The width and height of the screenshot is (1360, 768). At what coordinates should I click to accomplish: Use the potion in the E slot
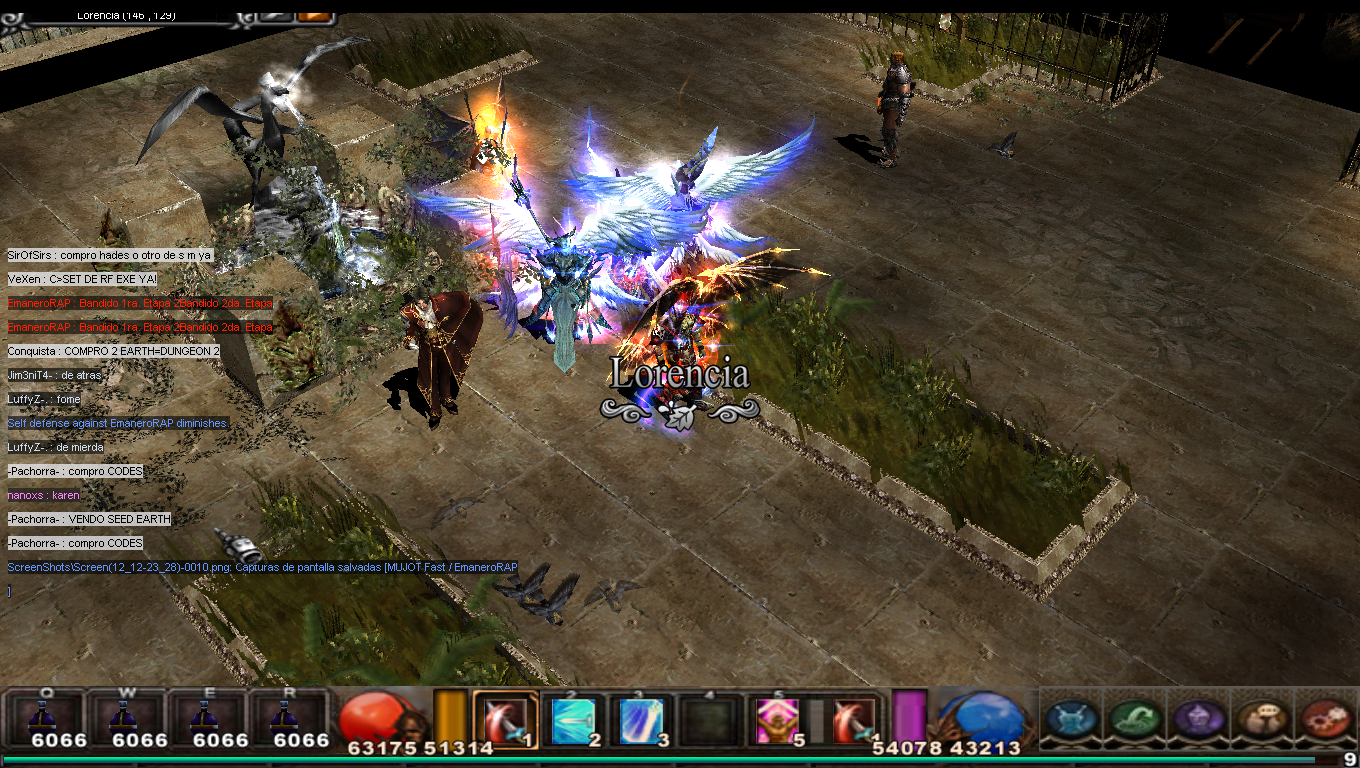click(205, 717)
